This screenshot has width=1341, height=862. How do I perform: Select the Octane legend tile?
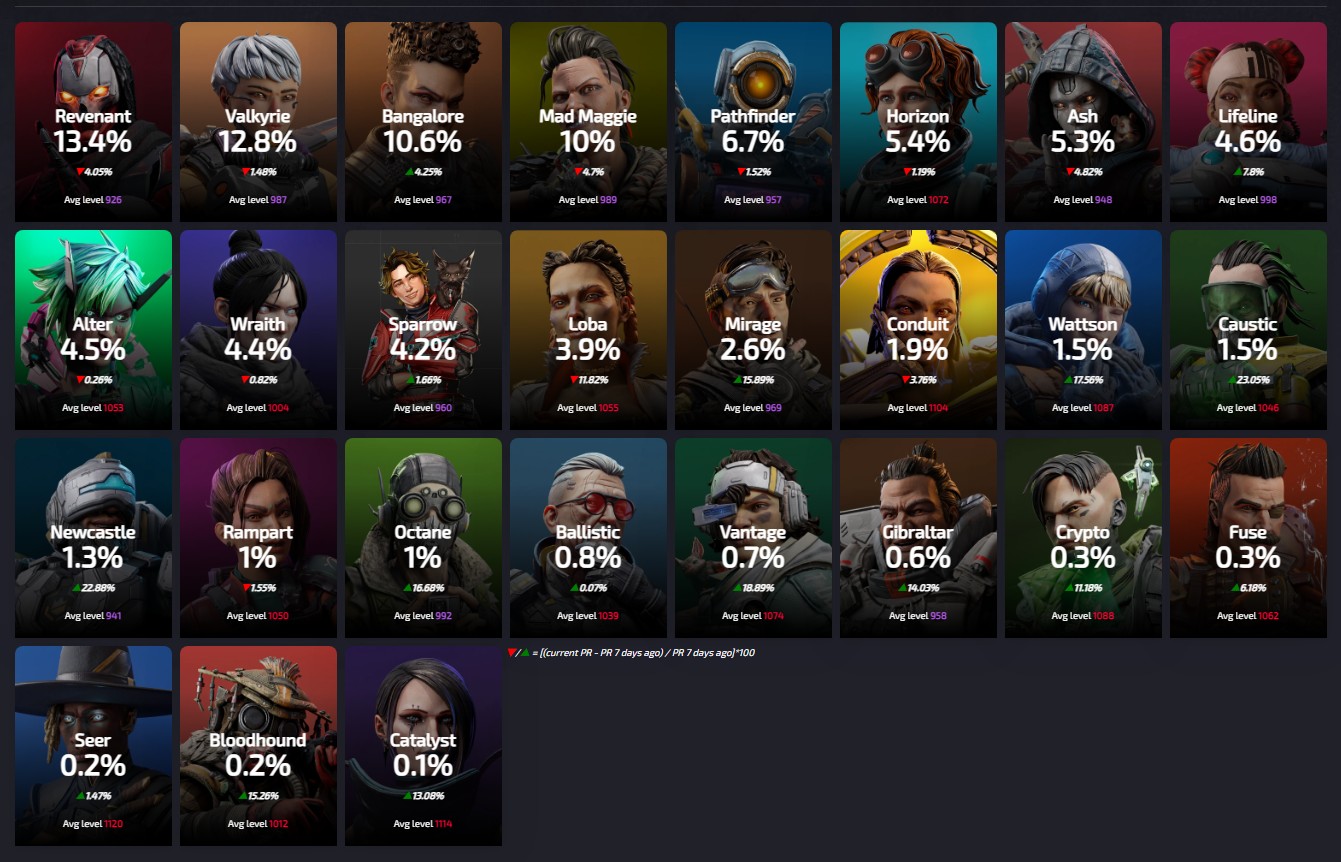423,538
